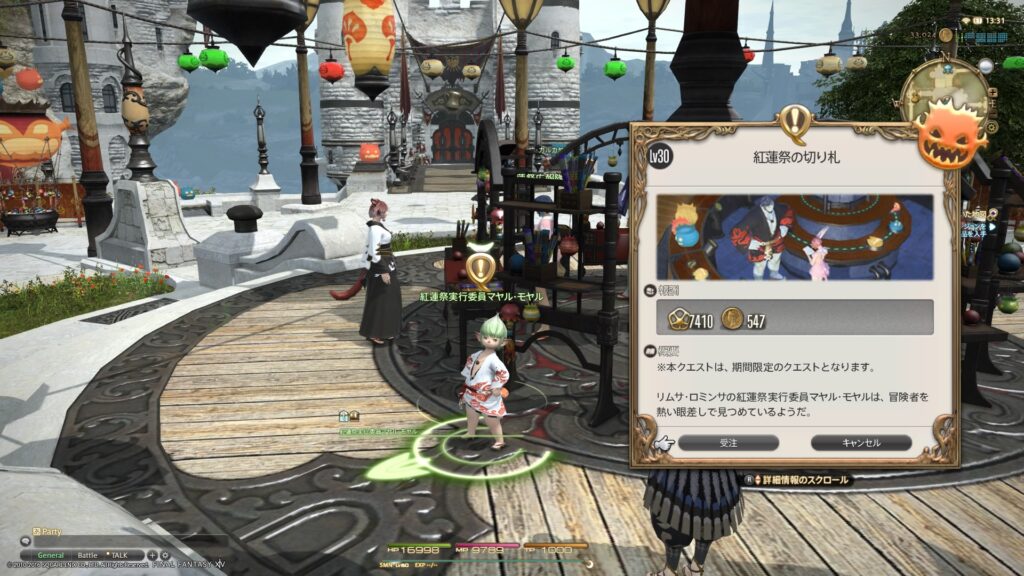Open chat log settings via the gear icon
This screenshot has width=1024, height=576.
tap(163, 555)
